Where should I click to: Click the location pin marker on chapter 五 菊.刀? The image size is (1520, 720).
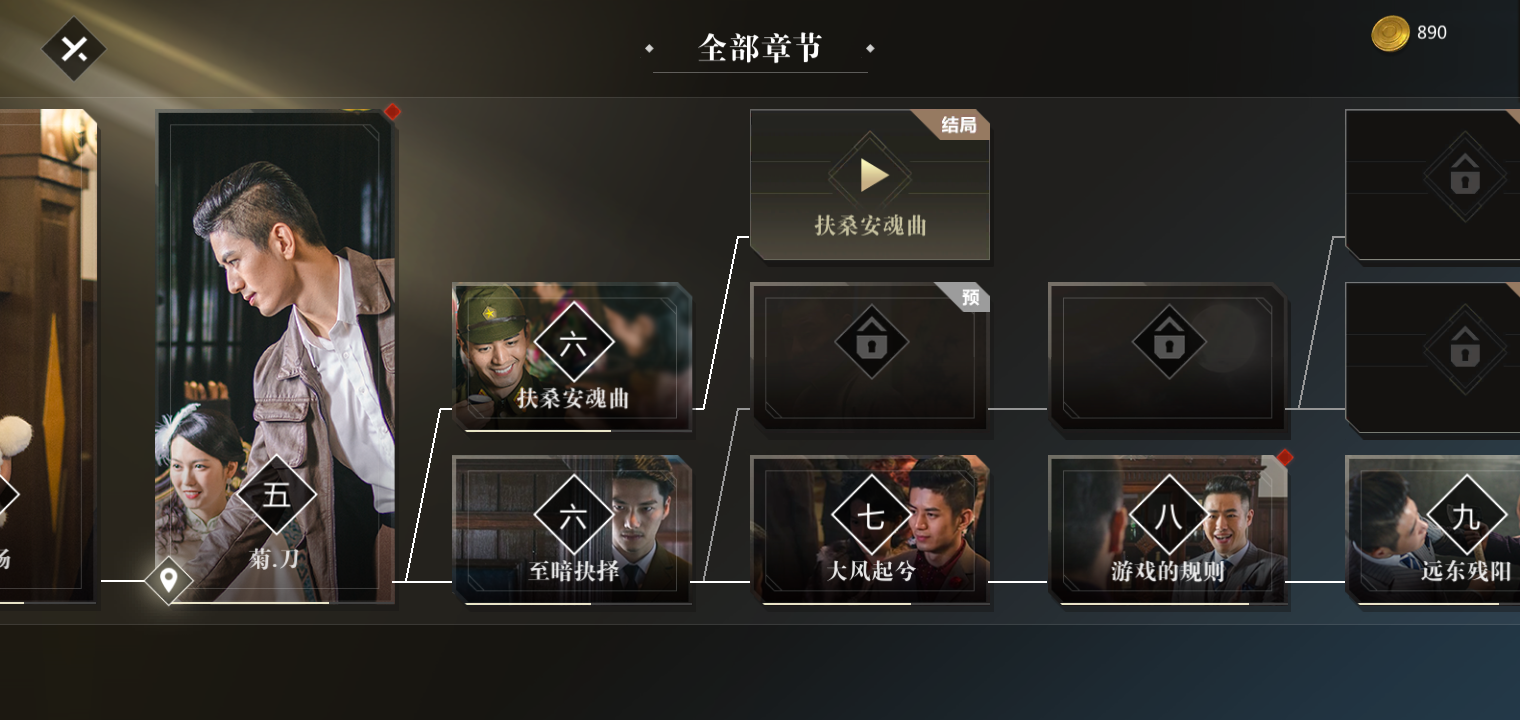[x=170, y=579]
